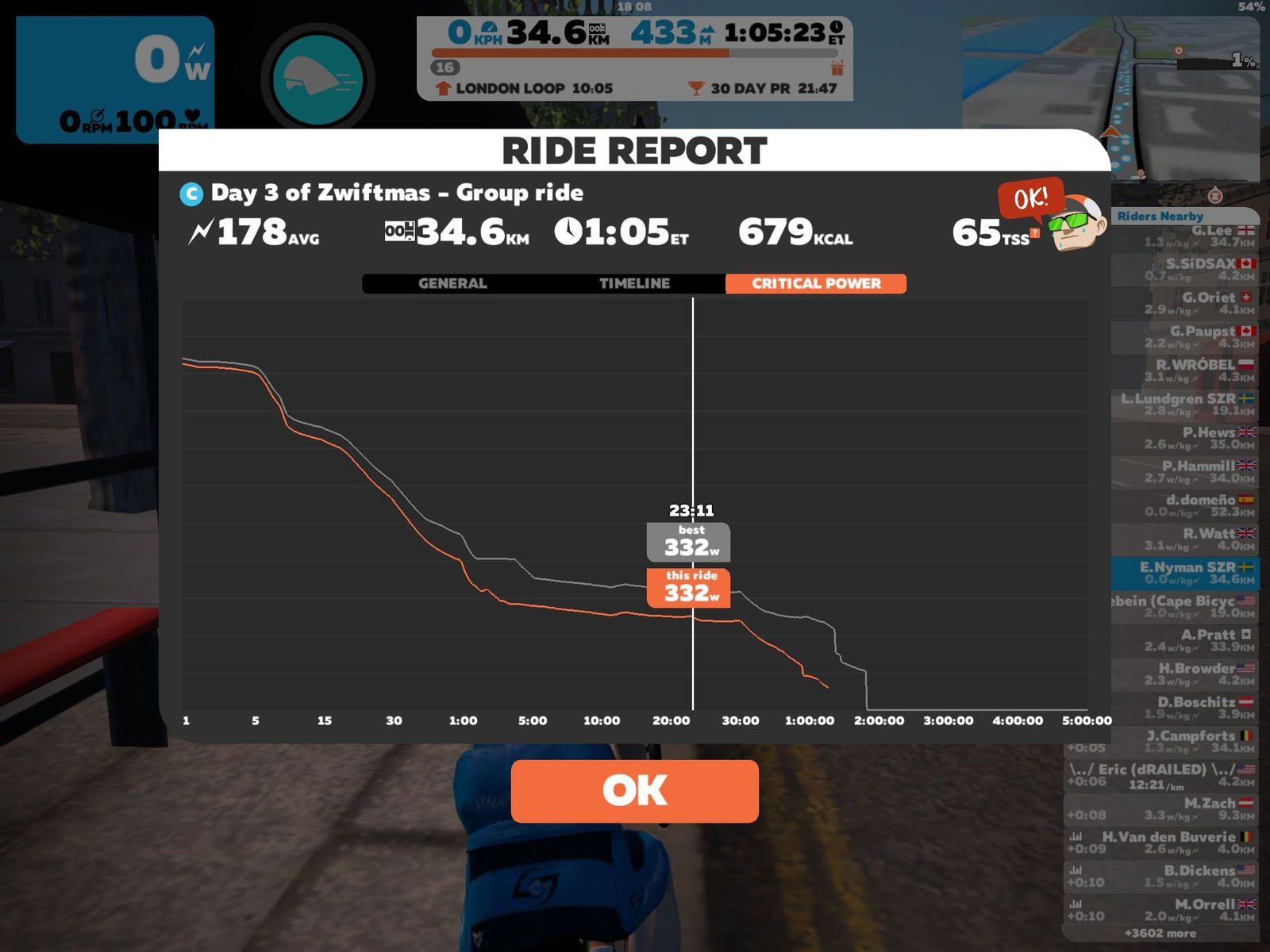Select the Critical Power tab

pos(816,283)
